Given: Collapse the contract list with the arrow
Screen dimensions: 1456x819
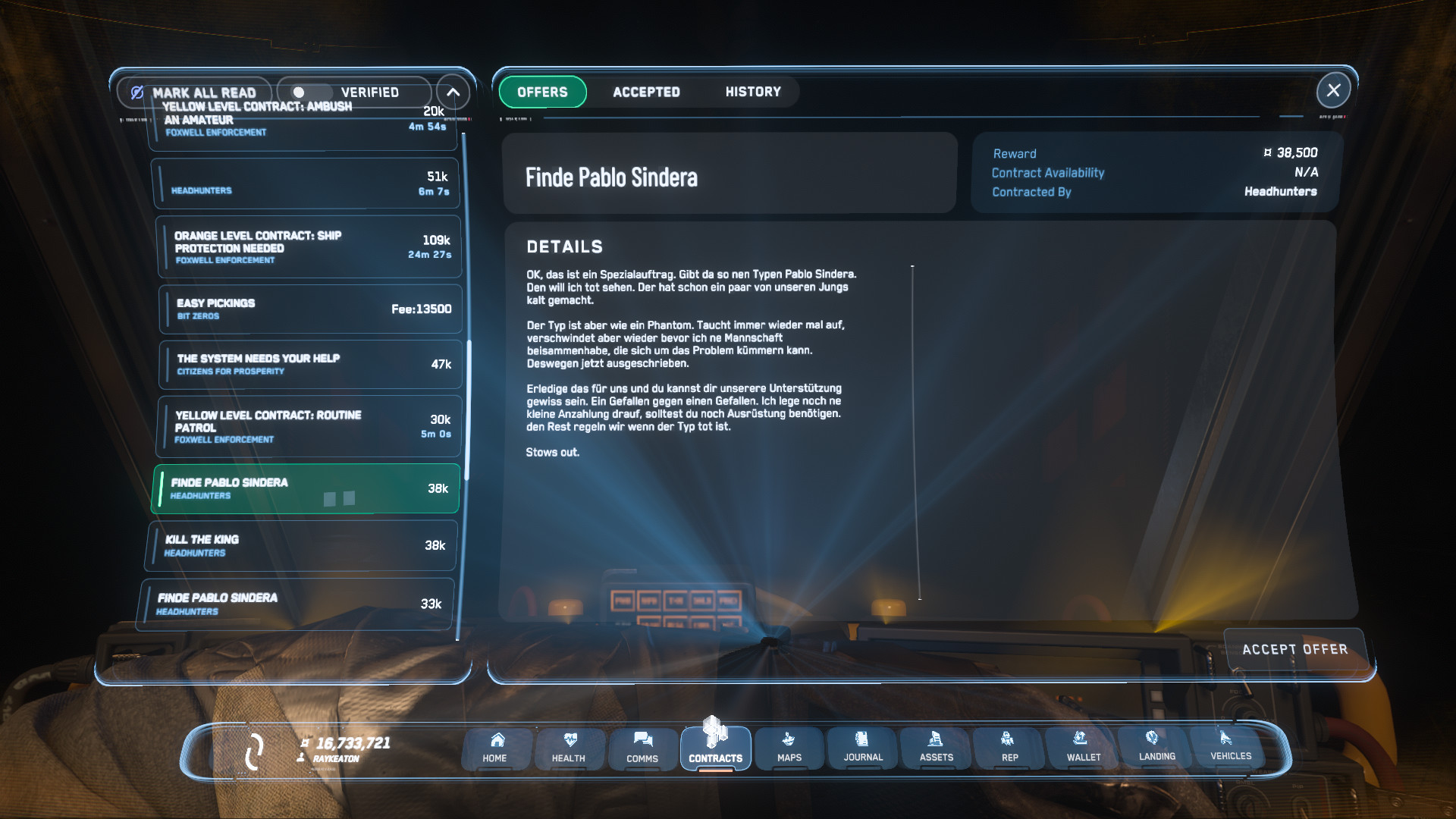Looking at the screenshot, I should pyautogui.click(x=453, y=93).
